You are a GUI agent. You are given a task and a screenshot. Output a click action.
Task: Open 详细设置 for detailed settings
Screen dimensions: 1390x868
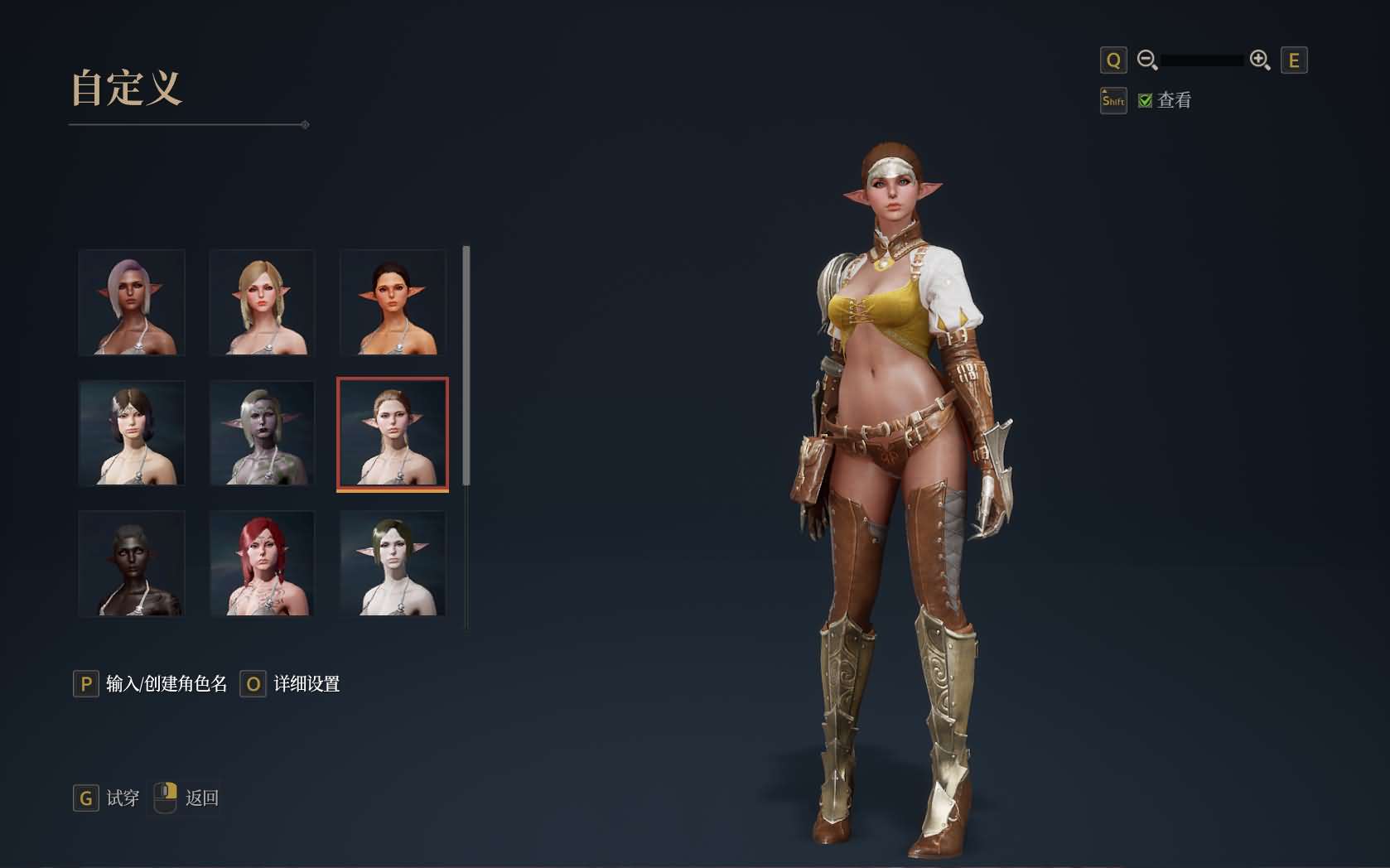306,684
